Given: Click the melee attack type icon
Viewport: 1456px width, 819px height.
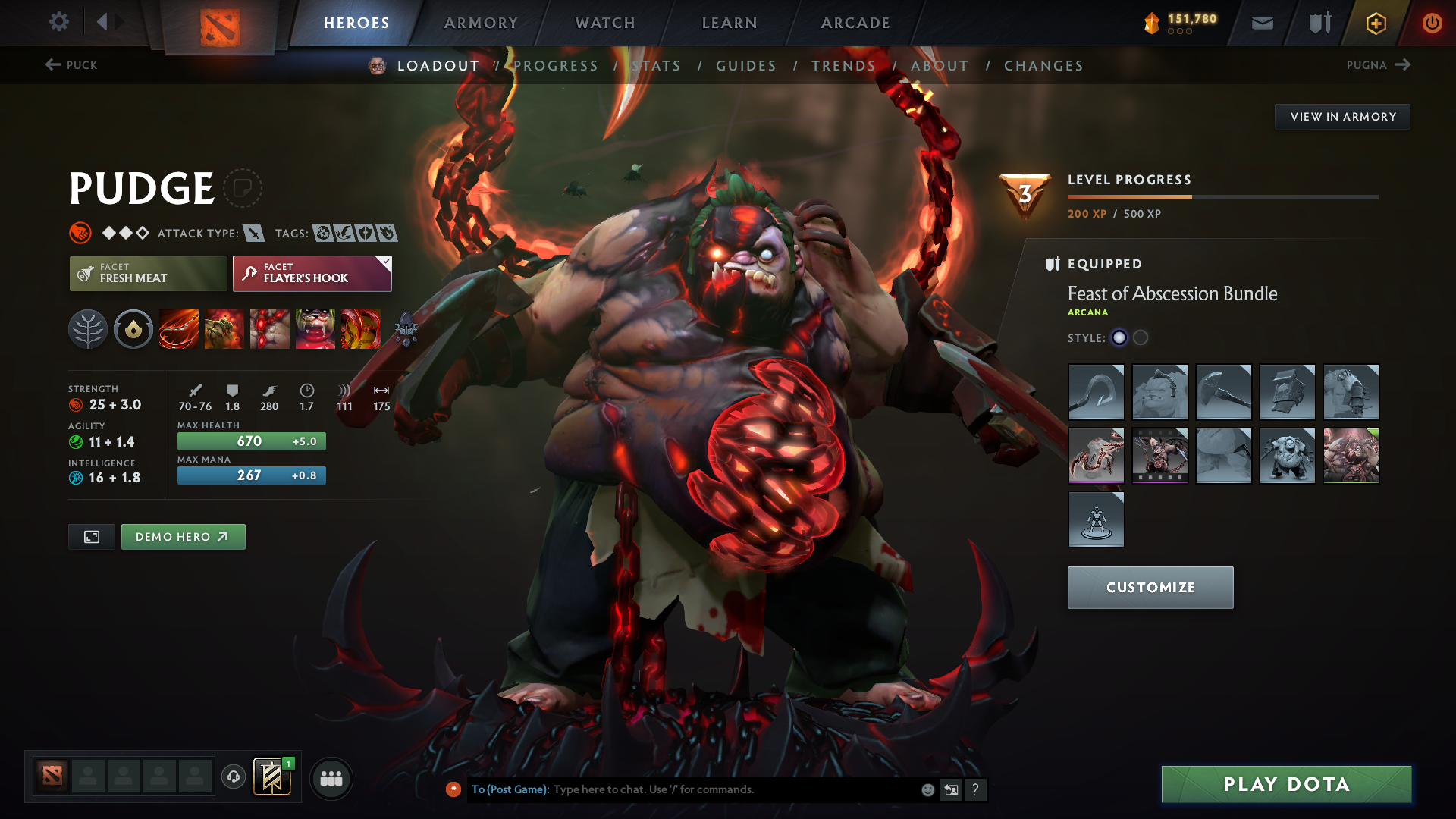Looking at the screenshot, I should pos(256,233).
